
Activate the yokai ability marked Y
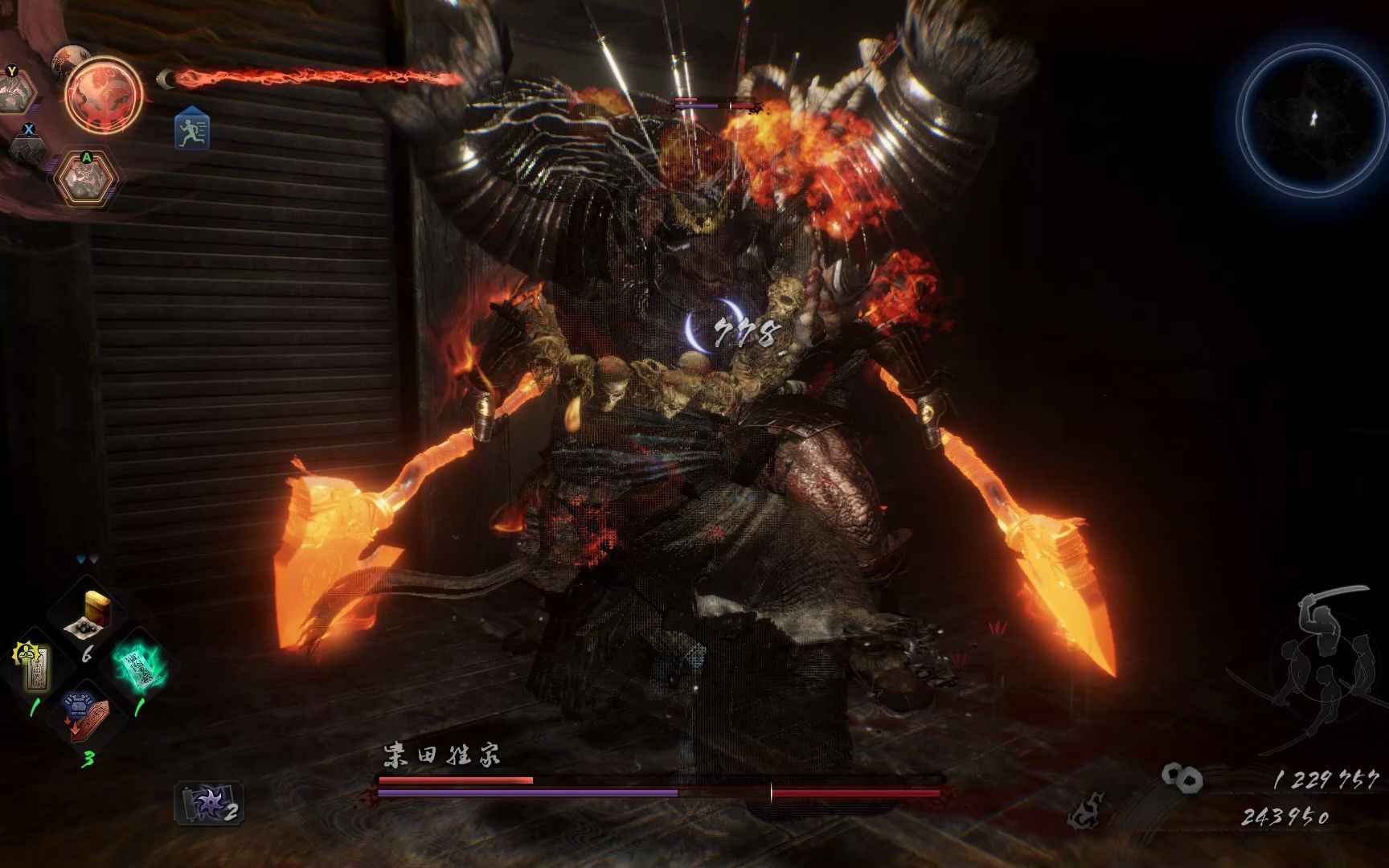click(x=16, y=91)
